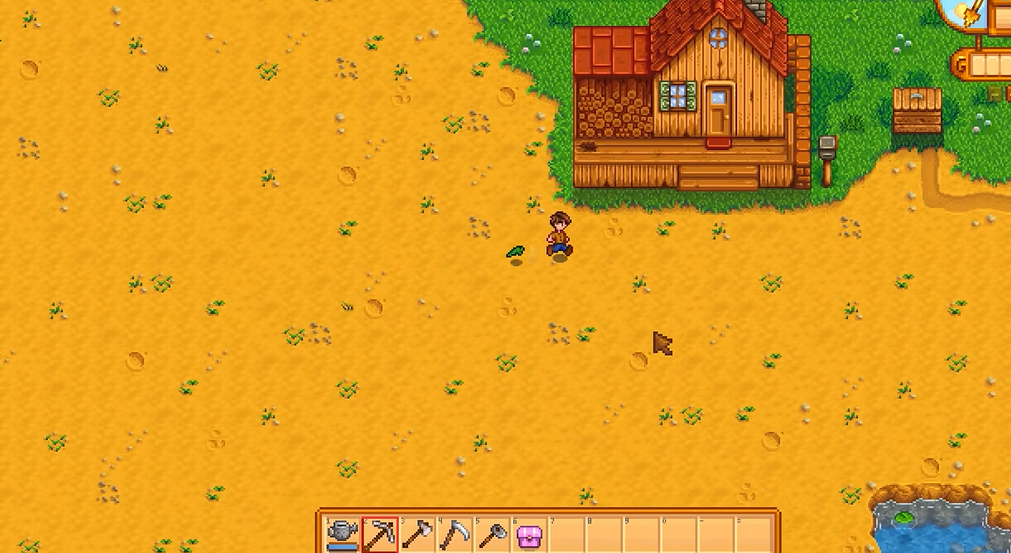Select the watering can in the hotbar
1011x553 pixels.
(343, 535)
